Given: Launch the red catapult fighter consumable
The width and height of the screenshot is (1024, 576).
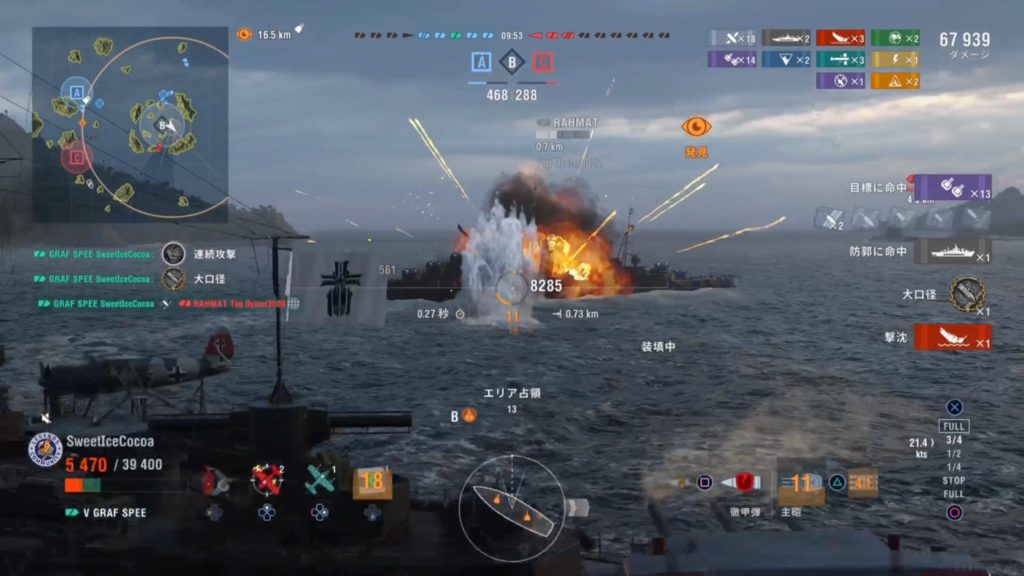Looking at the screenshot, I should [x=267, y=480].
